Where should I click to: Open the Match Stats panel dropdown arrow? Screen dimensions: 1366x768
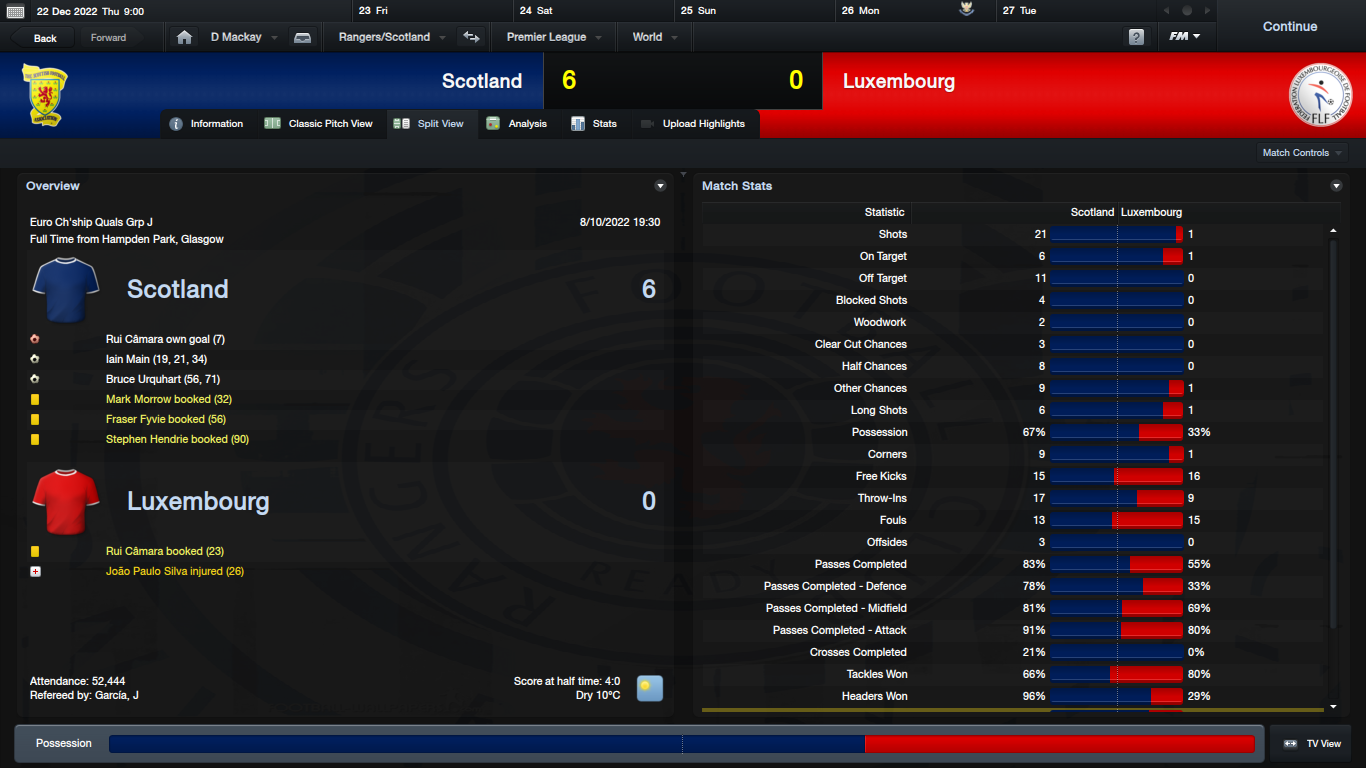(1336, 186)
